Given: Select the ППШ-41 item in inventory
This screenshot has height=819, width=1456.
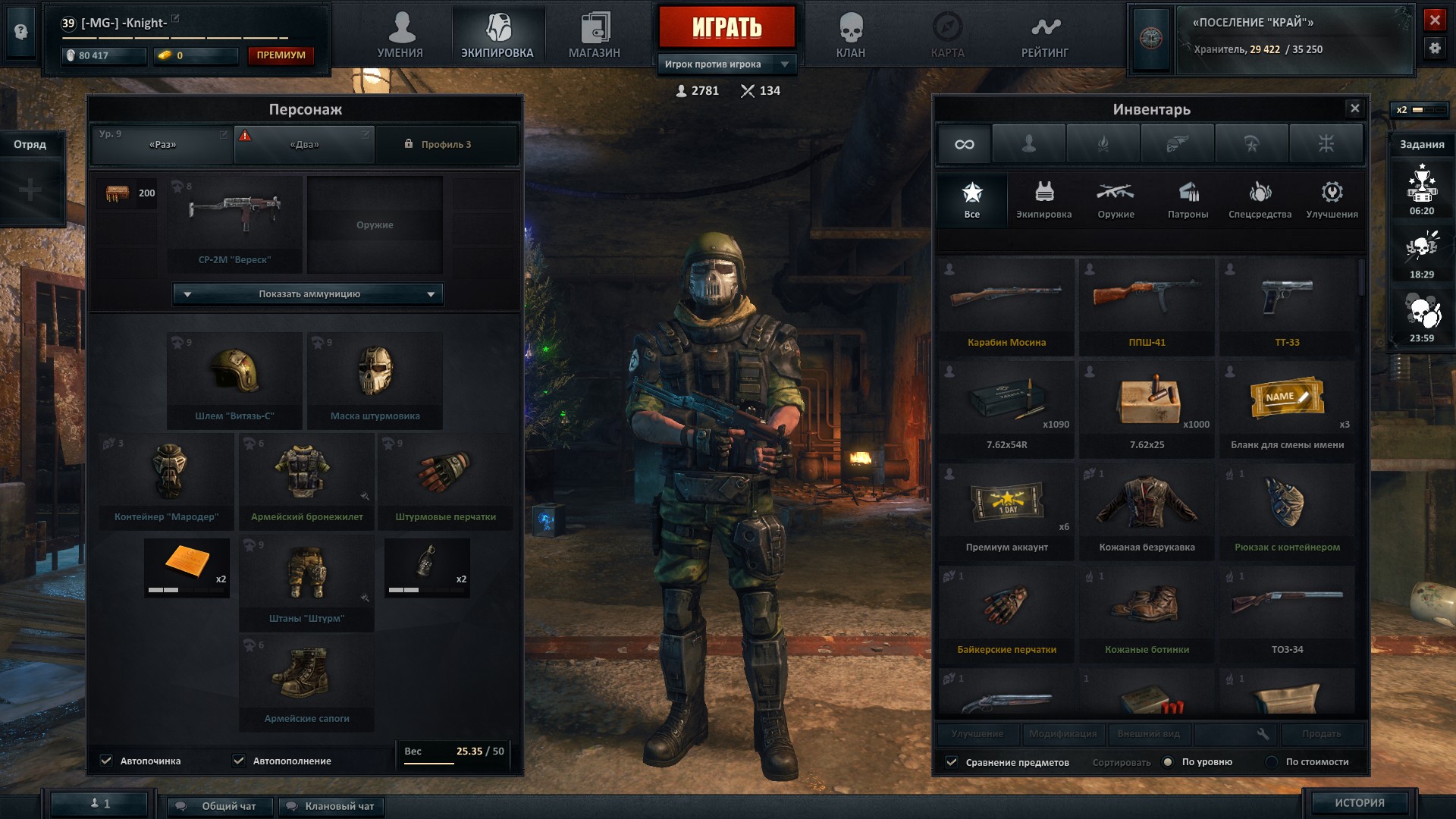Looking at the screenshot, I should click(x=1147, y=306).
